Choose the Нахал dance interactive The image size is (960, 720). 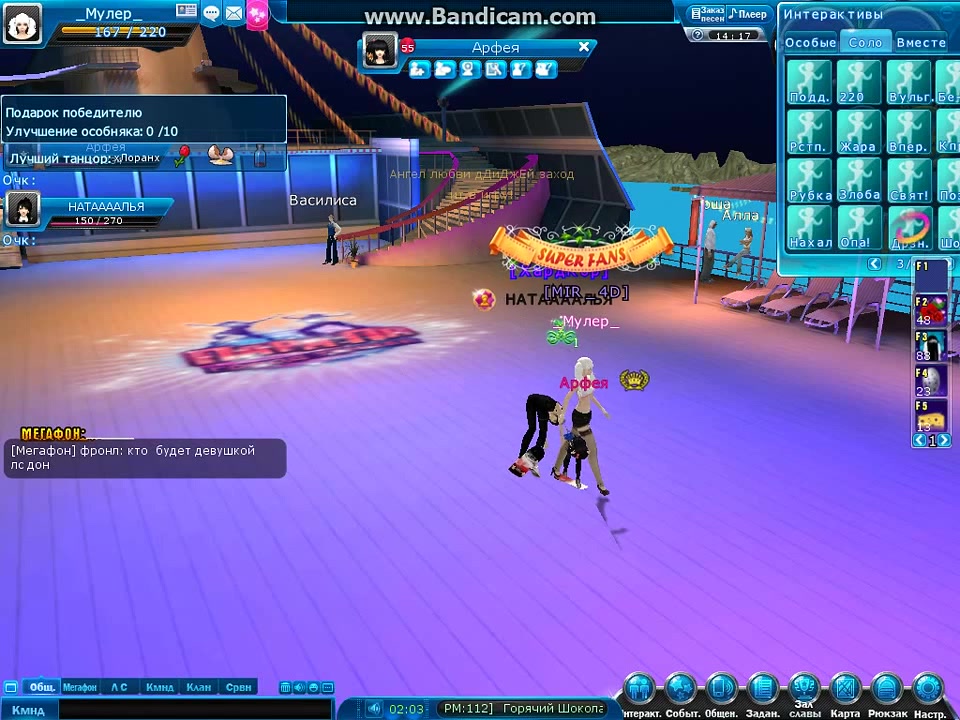coord(809,227)
